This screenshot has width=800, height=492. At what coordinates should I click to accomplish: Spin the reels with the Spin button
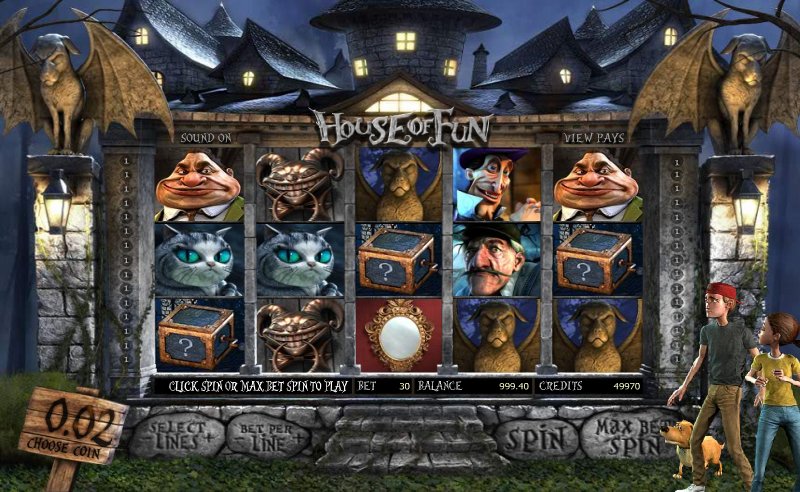tap(537, 436)
